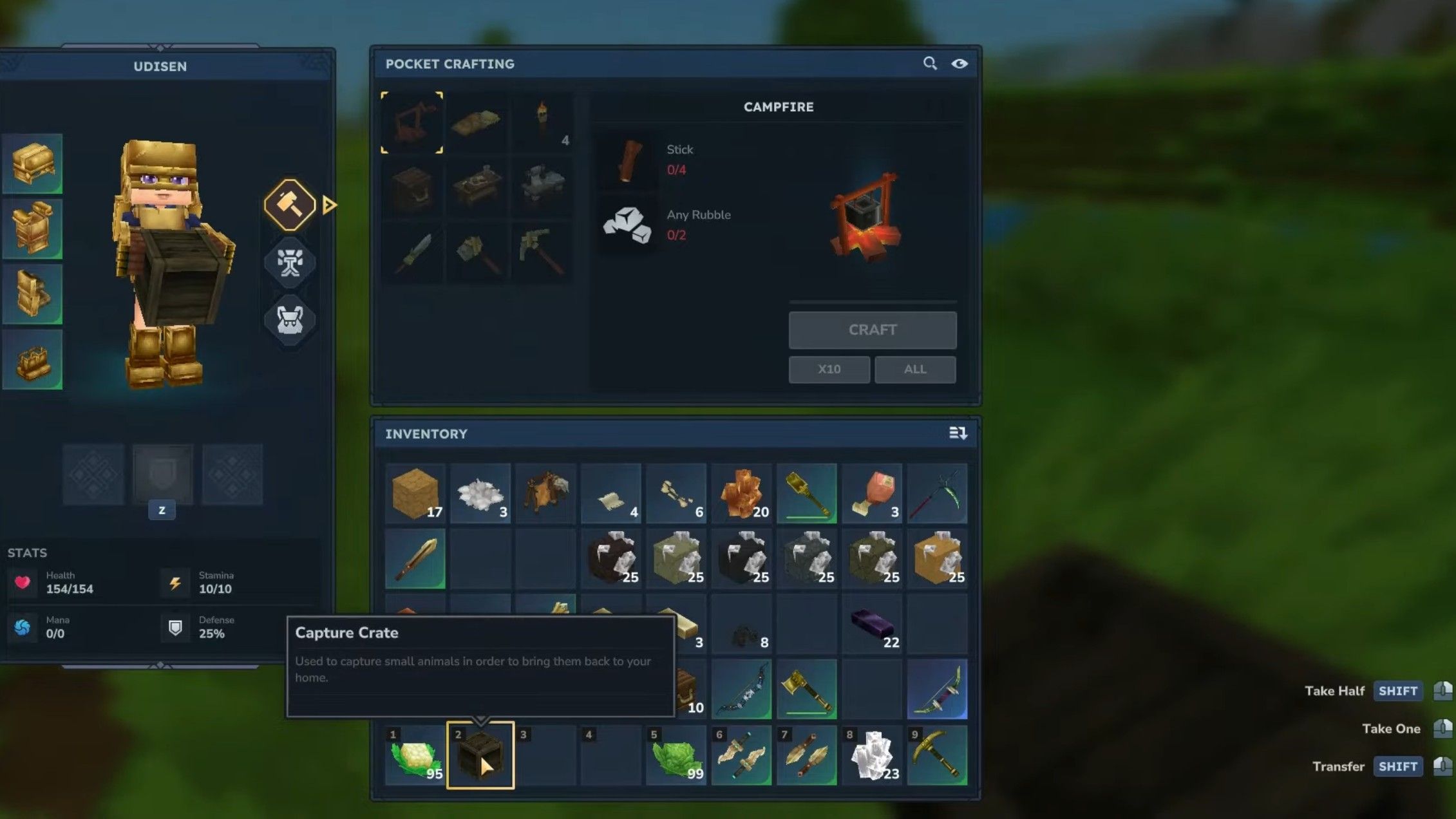Select the wood block stack of 17

[415, 493]
